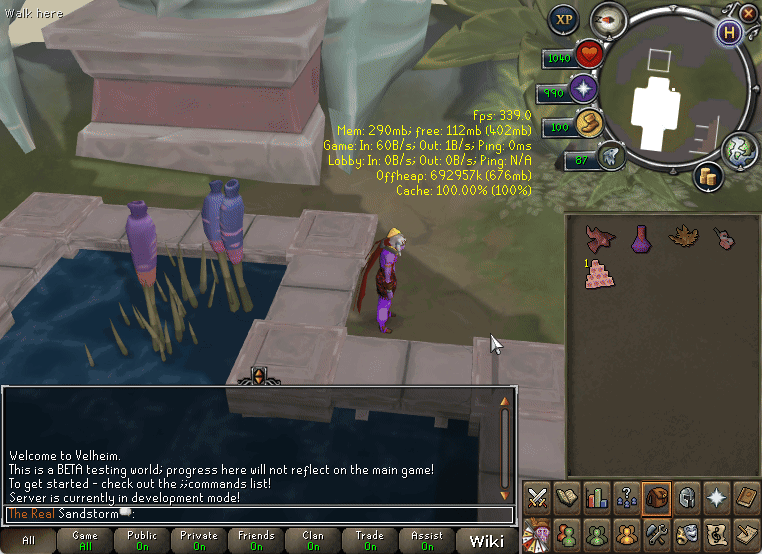Select the pink spotted pile item

click(600, 274)
